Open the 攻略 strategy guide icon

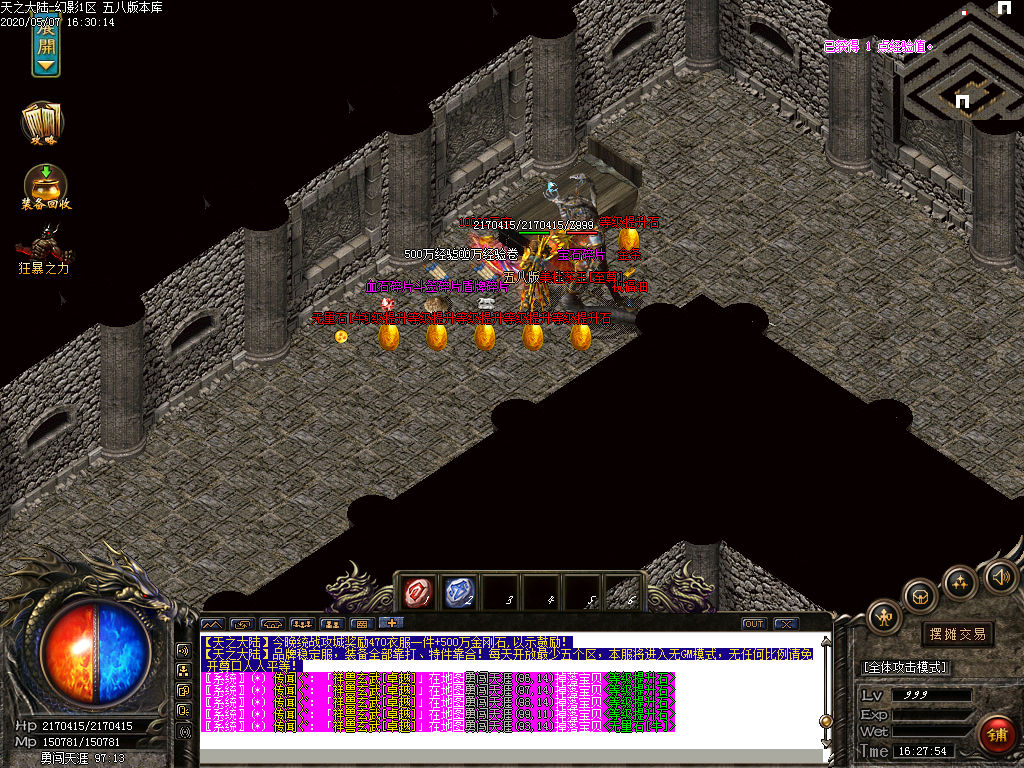pyautogui.click(x=43, y=122)
